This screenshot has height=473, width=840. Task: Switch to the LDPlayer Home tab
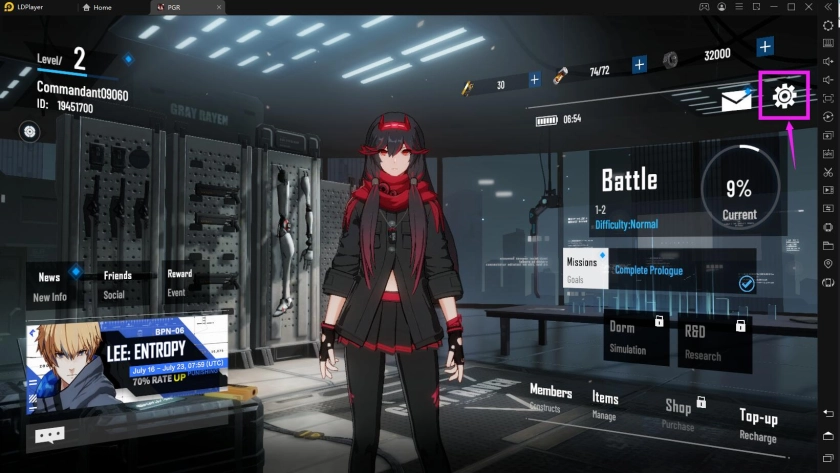[x=100, y=7]
